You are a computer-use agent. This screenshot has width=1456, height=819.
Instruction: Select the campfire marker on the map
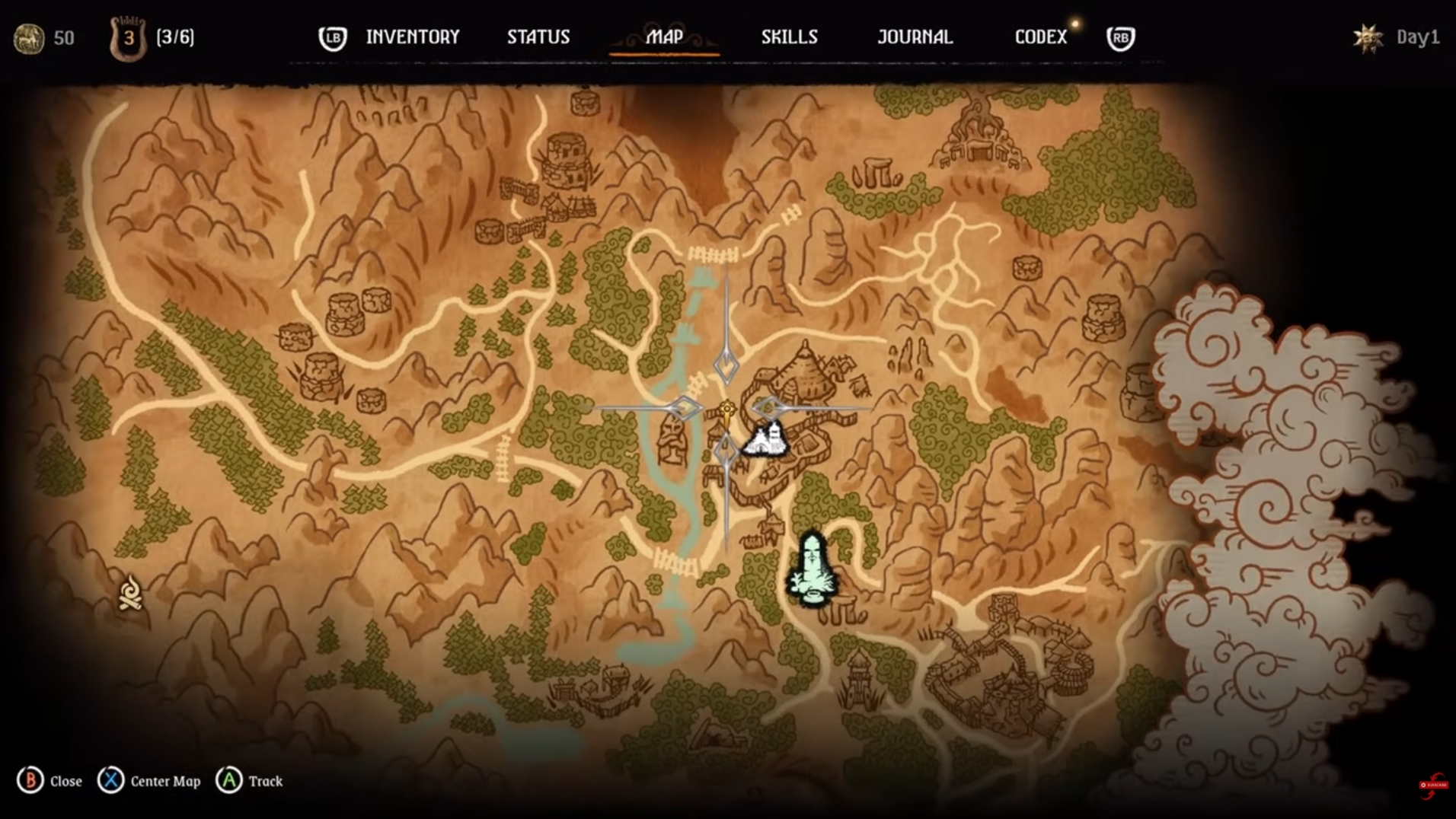coord(130,594)
